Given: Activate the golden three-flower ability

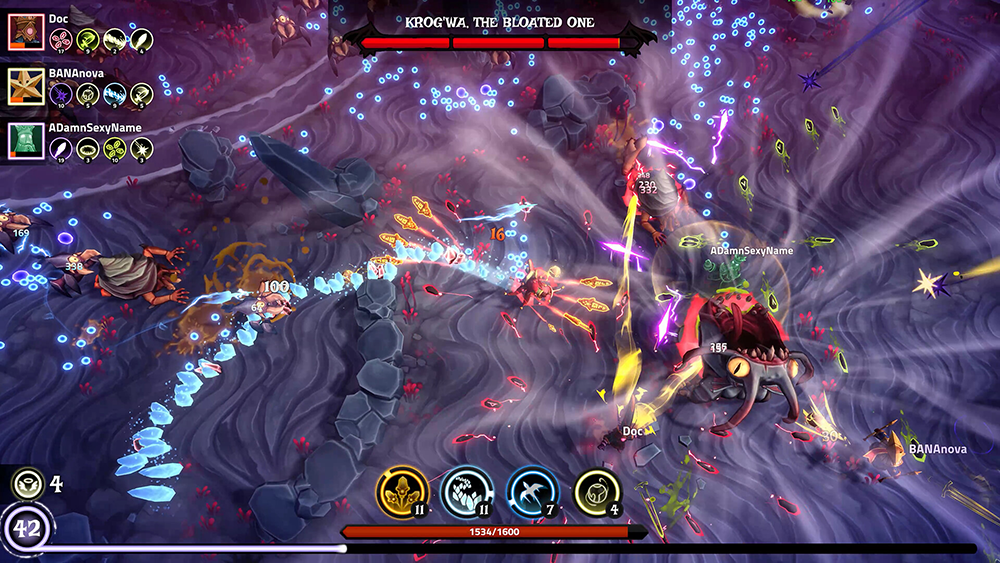Looking at the screenshot, I should tap(403, 492).
